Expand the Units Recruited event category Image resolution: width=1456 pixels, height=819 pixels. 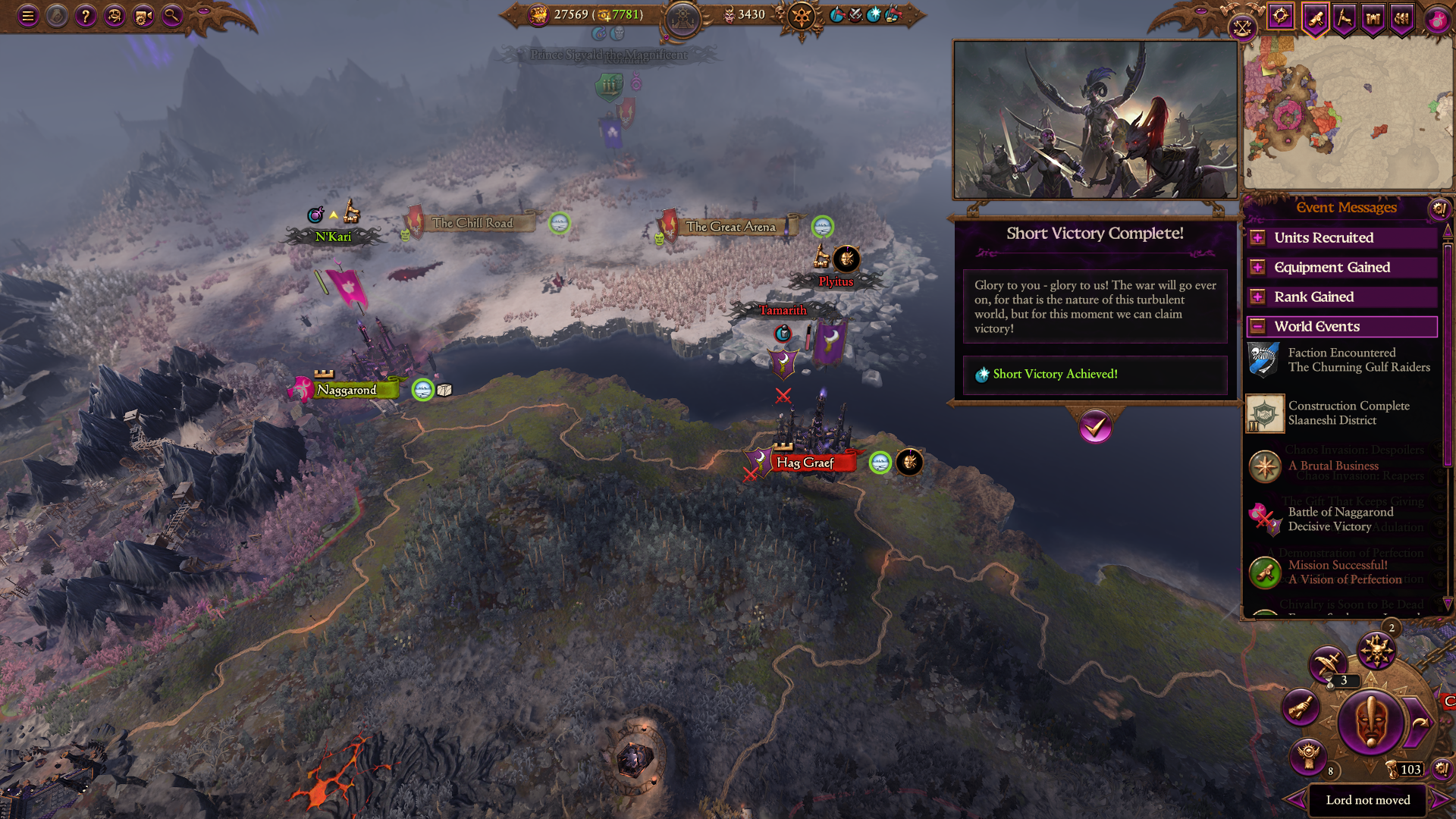point(1257,238)
